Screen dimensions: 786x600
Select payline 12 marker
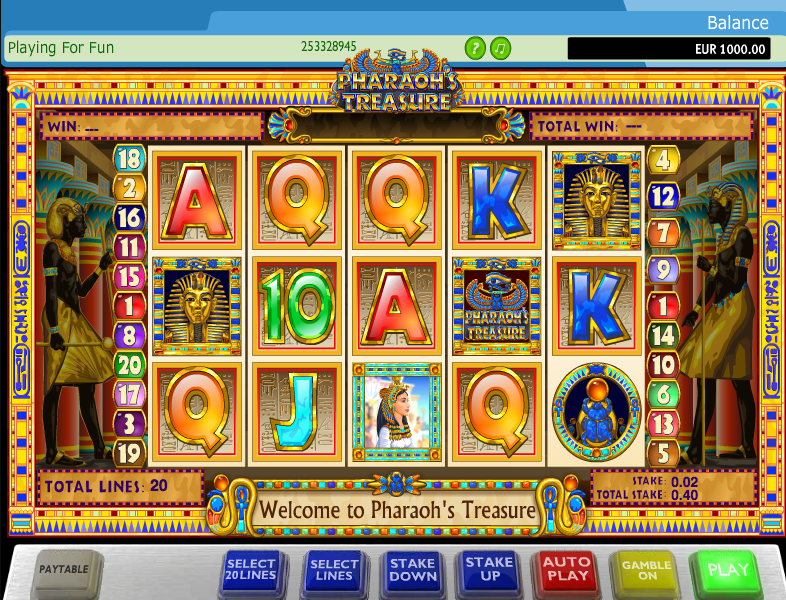(x=662, y=195)
